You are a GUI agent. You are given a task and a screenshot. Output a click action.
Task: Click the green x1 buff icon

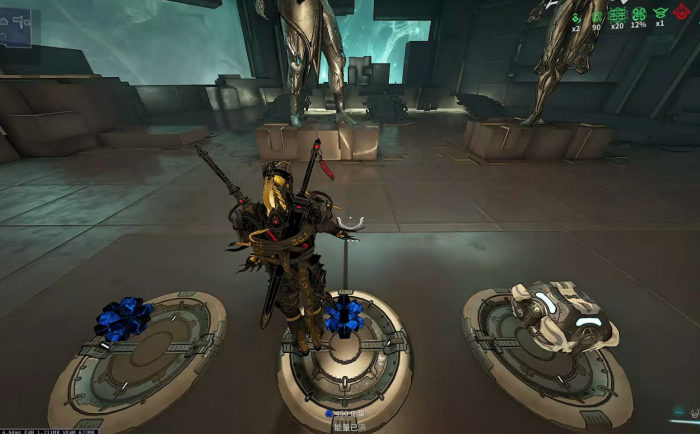659,15
